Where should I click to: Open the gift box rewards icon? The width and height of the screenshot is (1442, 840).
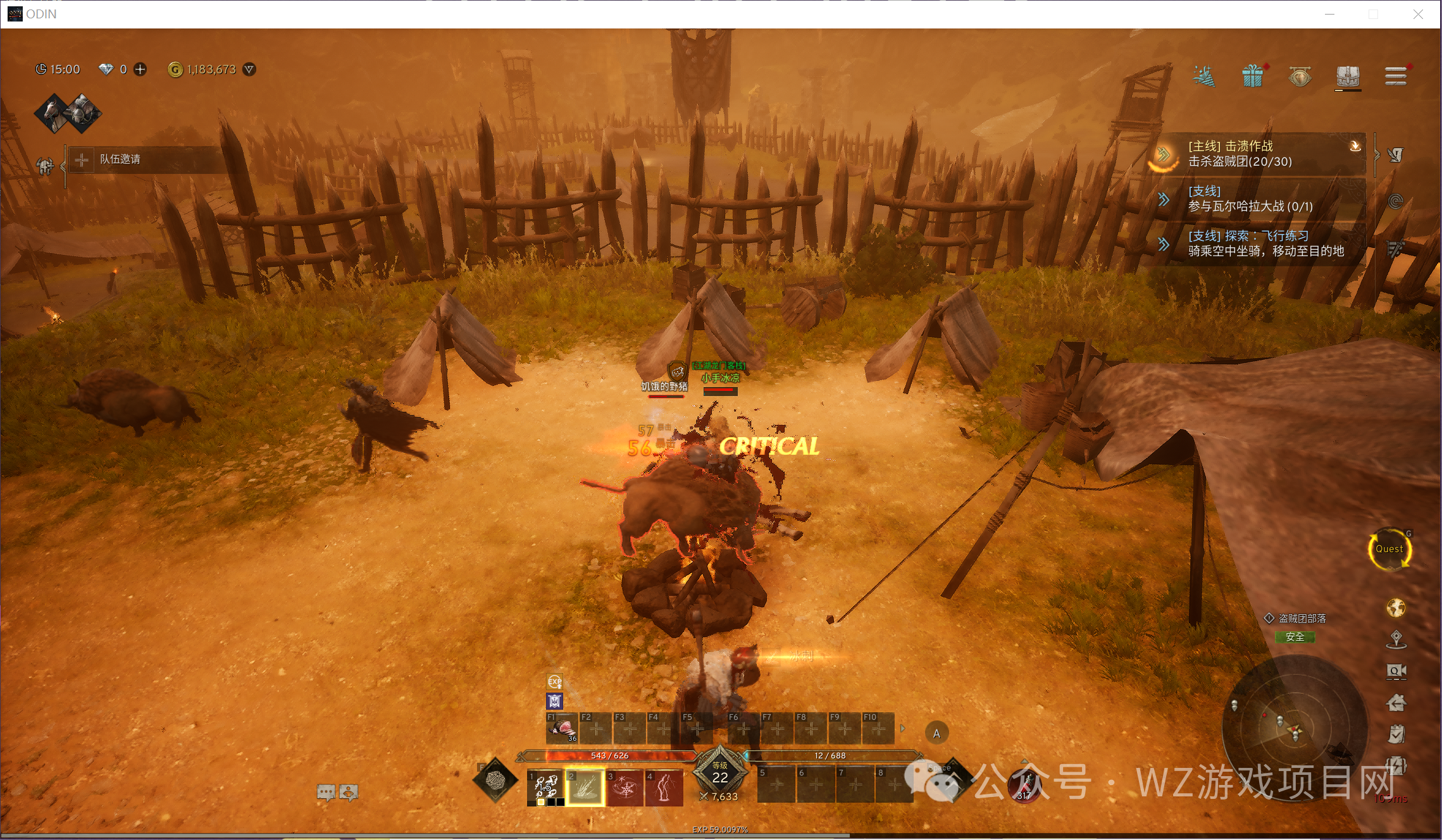coord(1252,77)
